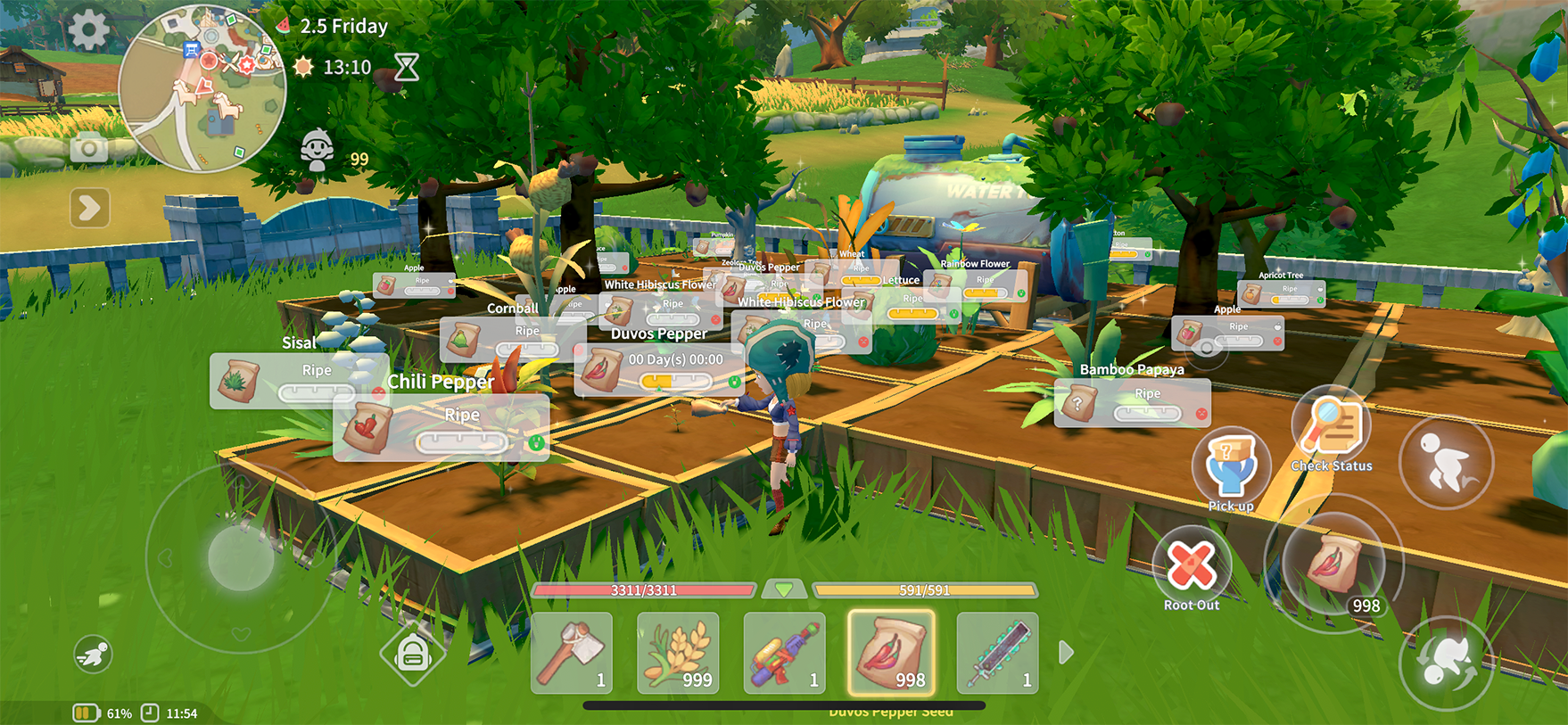Screen dimensions: 1568x725
Task: Open the stamina bar divider triangle
Action: pos(785,590)
